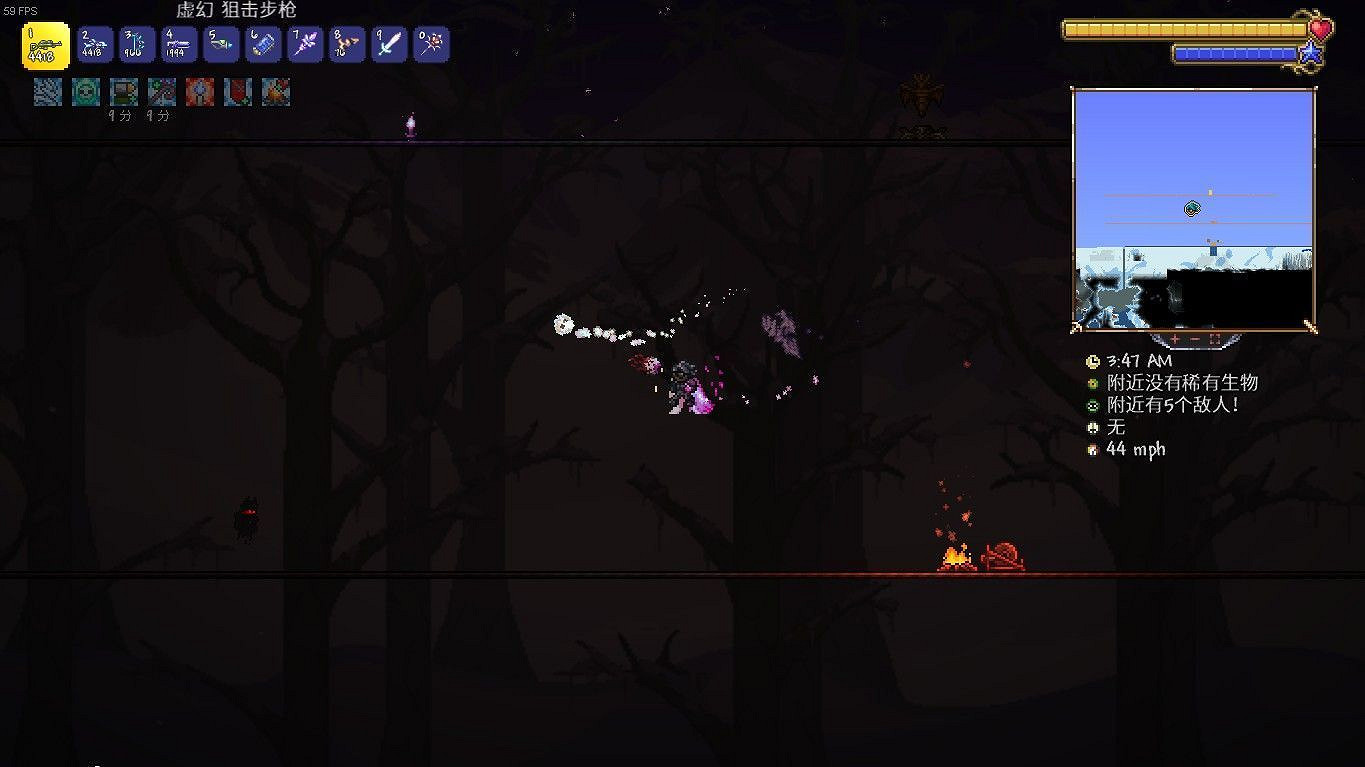Select the grappling hook in hotbar slot 5
This screenshot has width=1365, height=767.
(221, 44)
